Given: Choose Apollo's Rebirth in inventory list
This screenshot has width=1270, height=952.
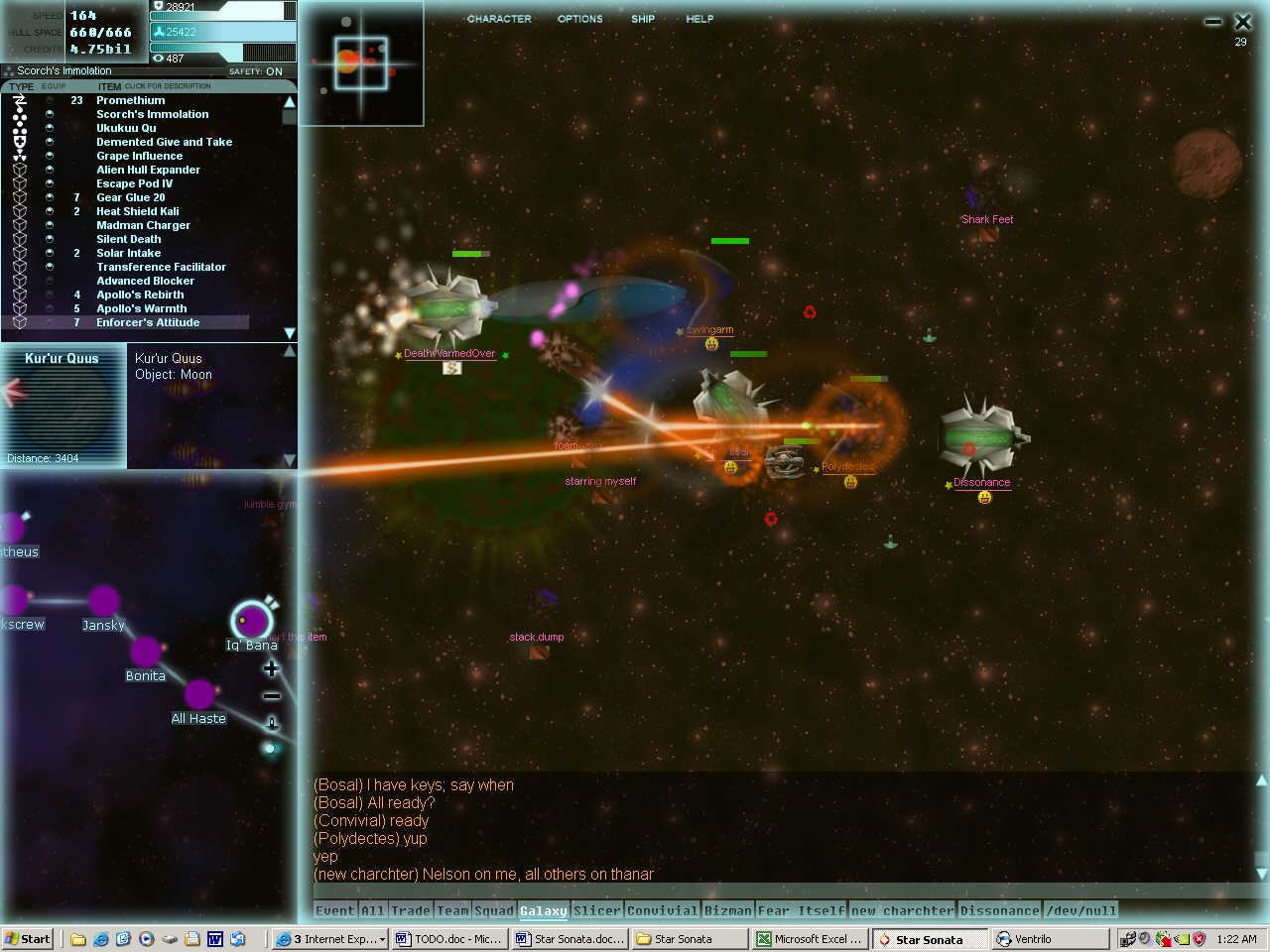Looking at the screenshot, I should (x=140, y=295).
